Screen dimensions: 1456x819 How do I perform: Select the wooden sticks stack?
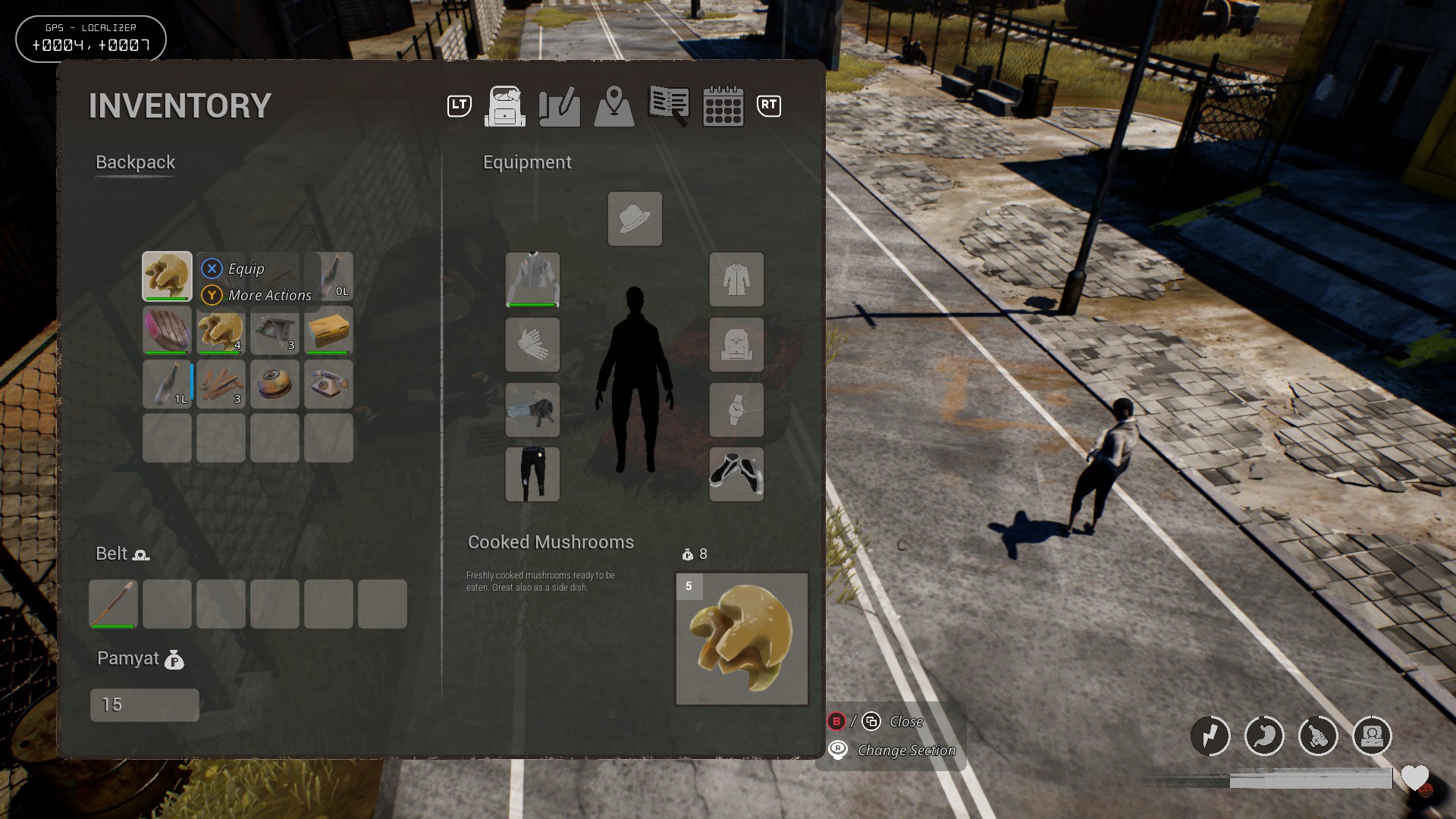pyautogui.click(x=221, y=384)
